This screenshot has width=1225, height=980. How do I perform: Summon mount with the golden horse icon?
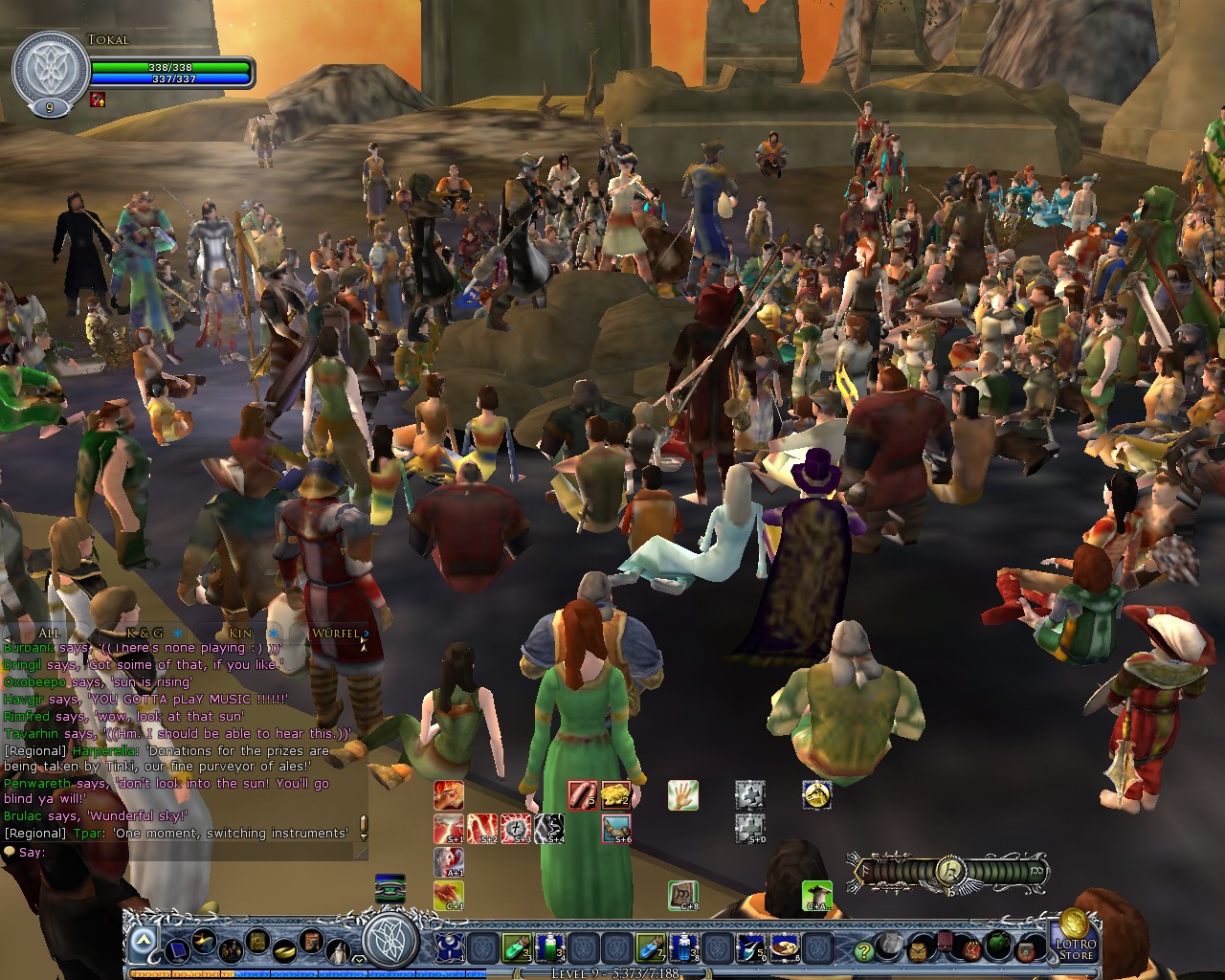click(x=816, y=796)
